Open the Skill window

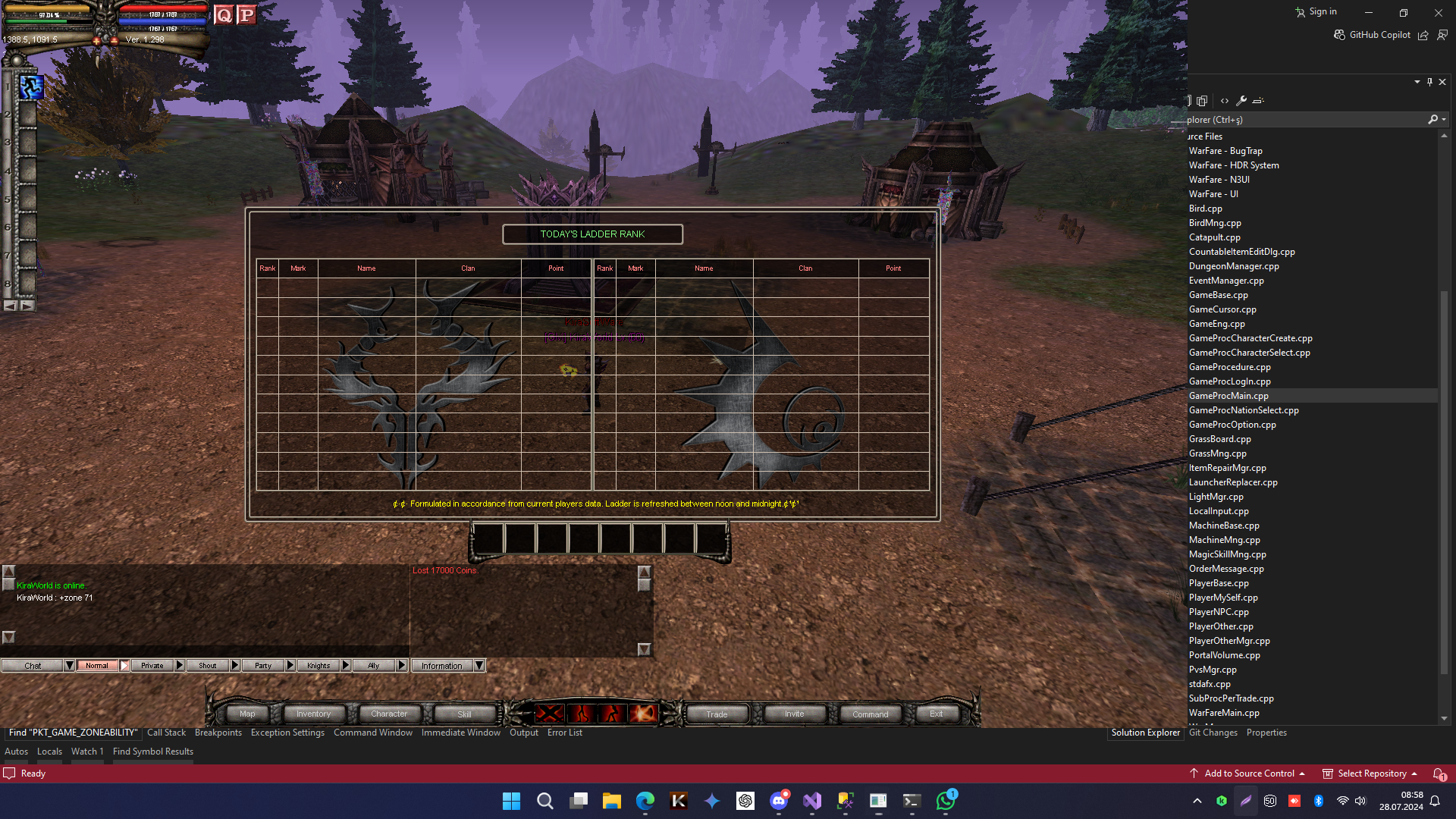464,714
